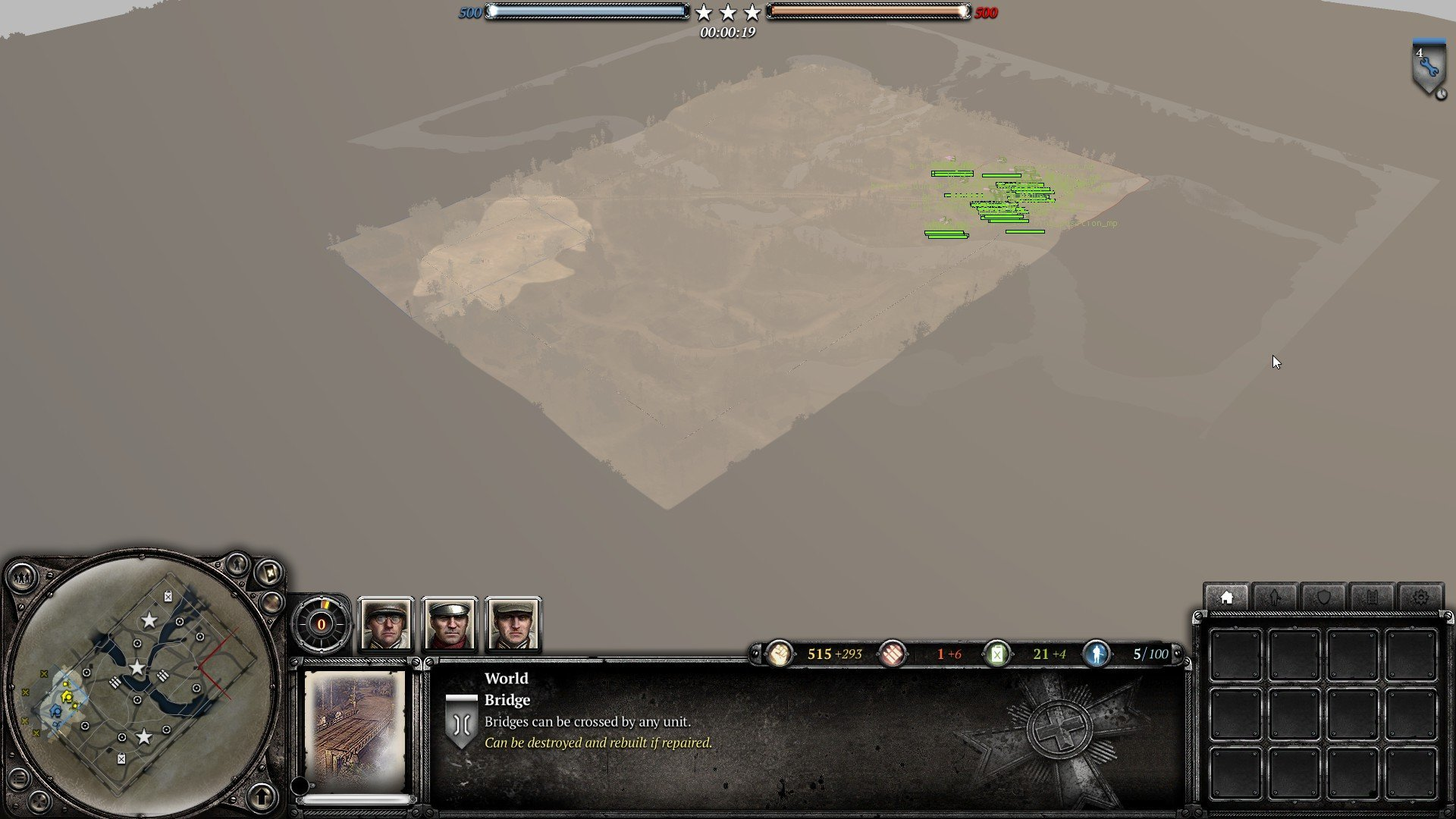Click the up-arrow button beside the minimap
Viewport: 1456px width, 819px height.
click(262, 796)
